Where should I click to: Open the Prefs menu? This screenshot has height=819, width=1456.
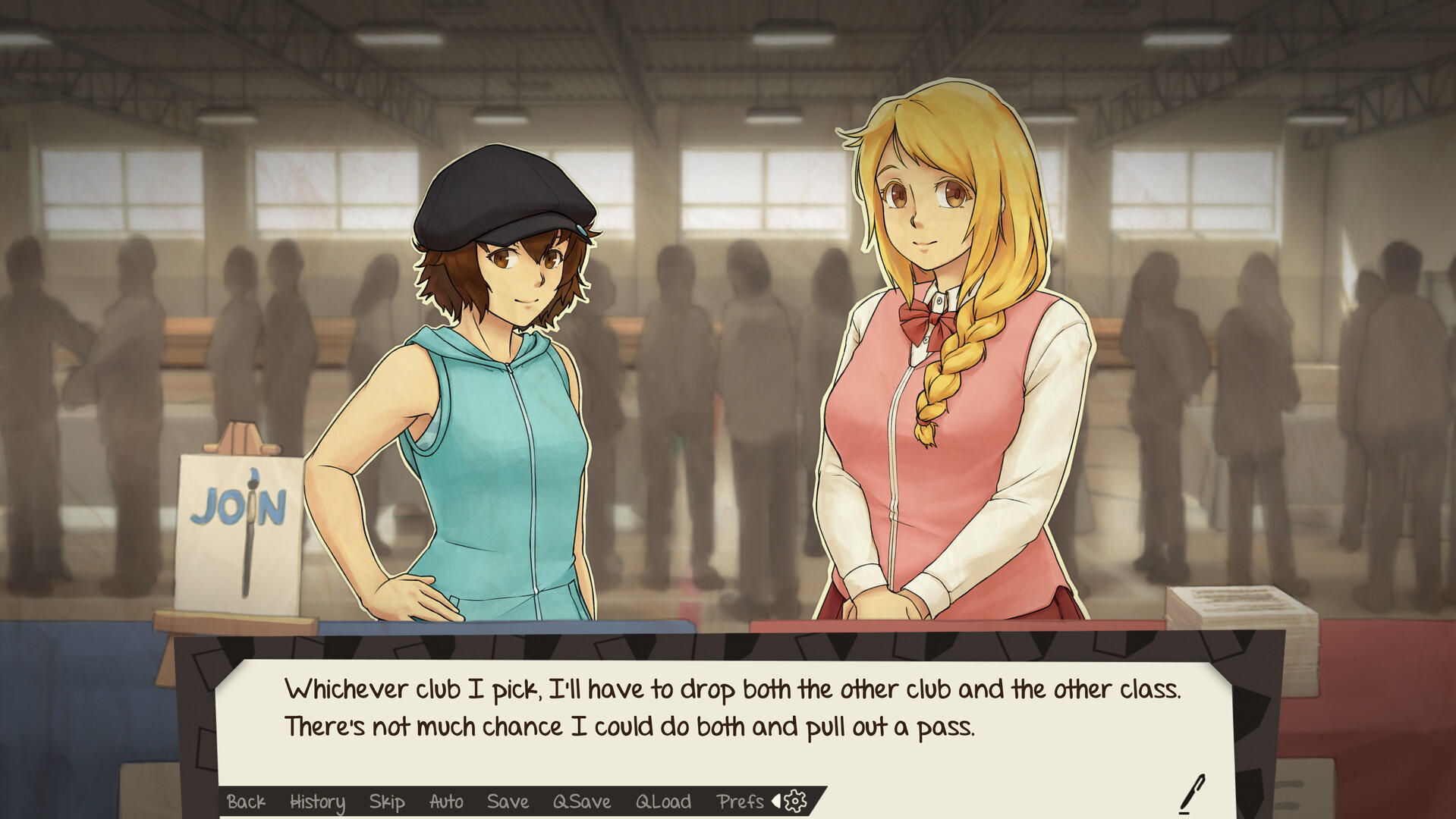click(x=741, y=802)
